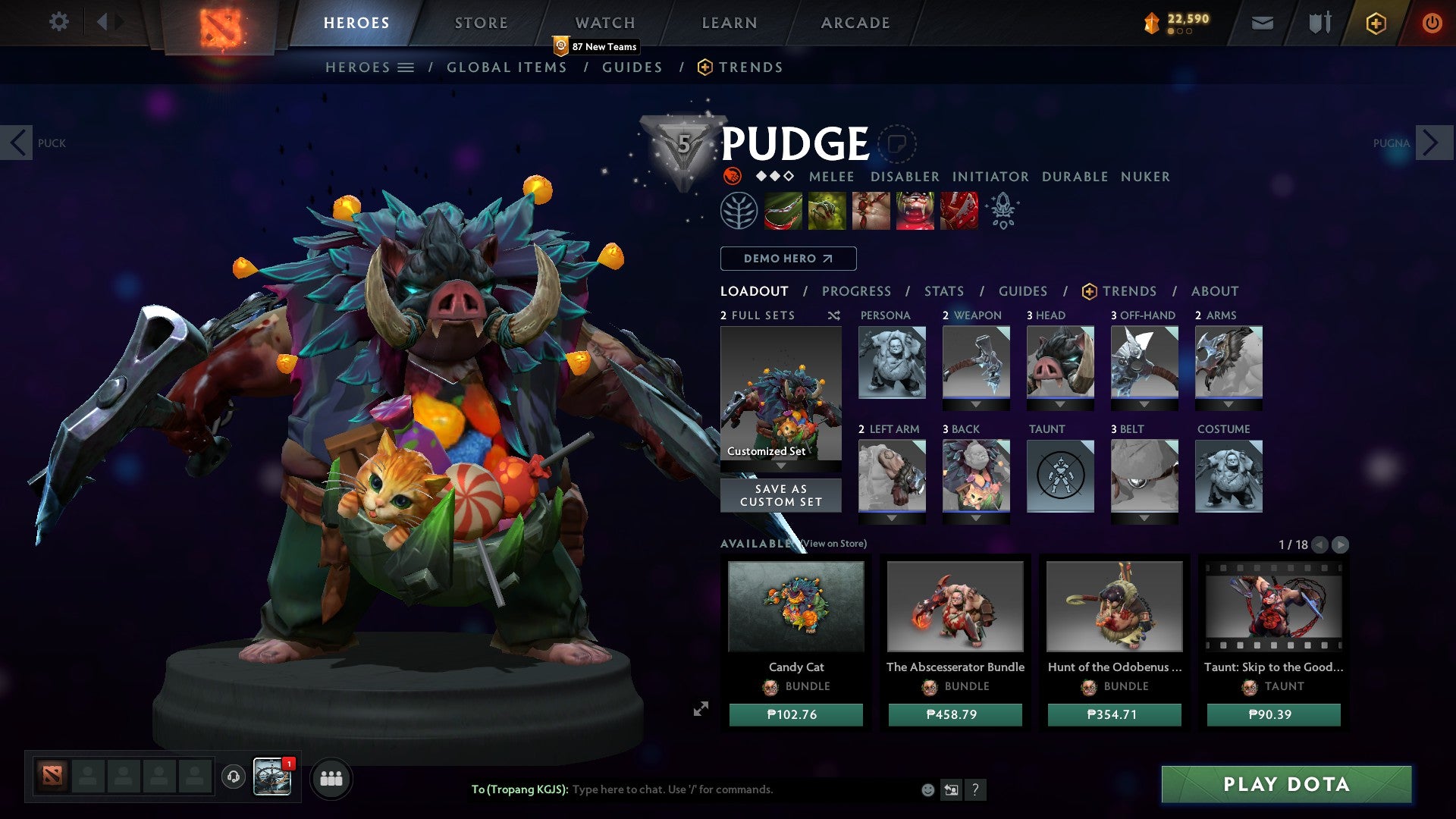1456x819 pixels.
Task: Open the STORE menu
Action: pos(480,23)
